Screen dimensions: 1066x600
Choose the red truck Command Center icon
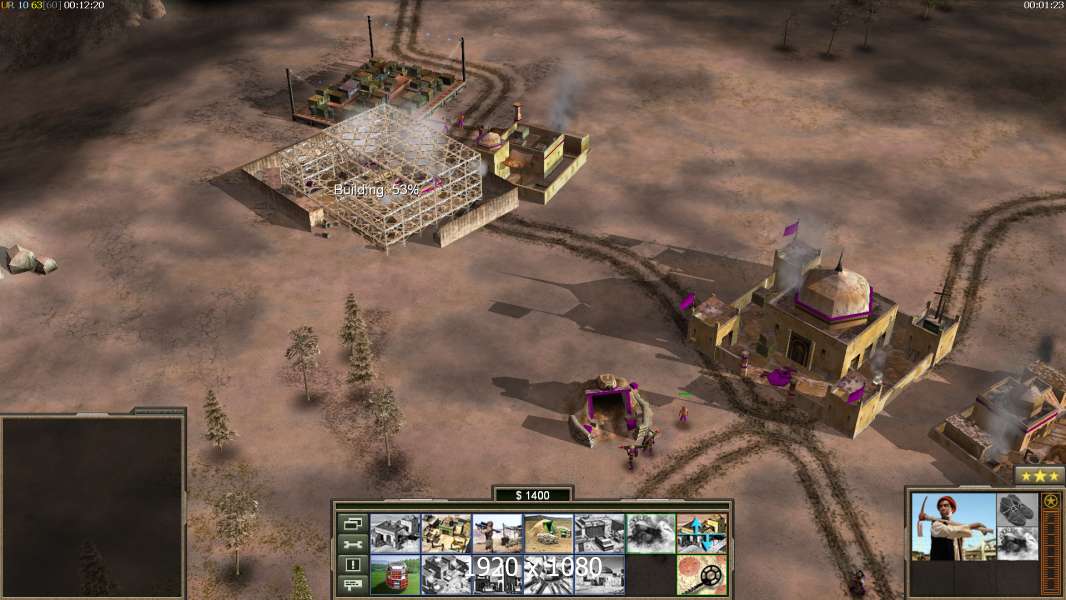[x=394, y=574]
